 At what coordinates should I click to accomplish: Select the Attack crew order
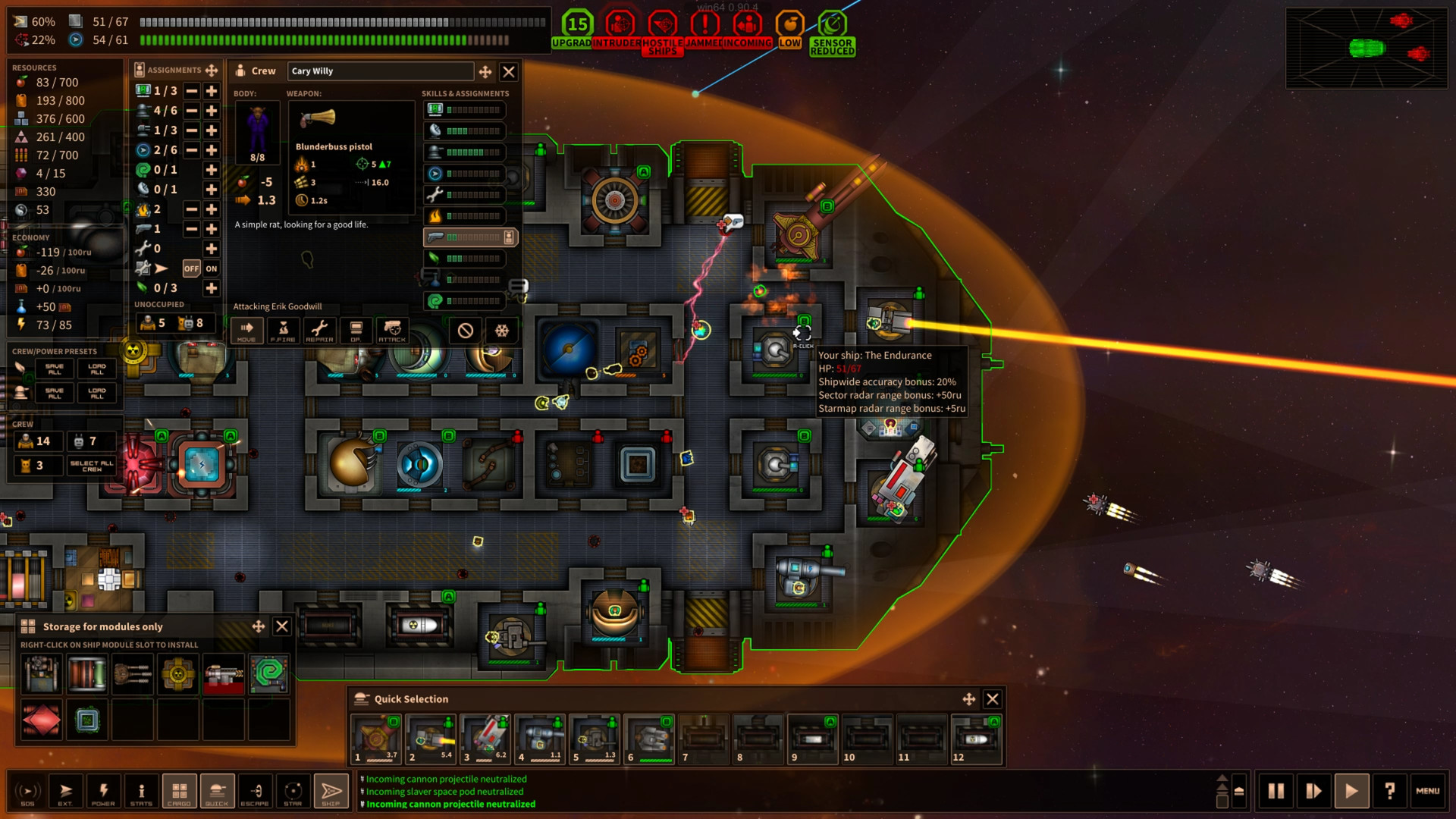point(392,331)
